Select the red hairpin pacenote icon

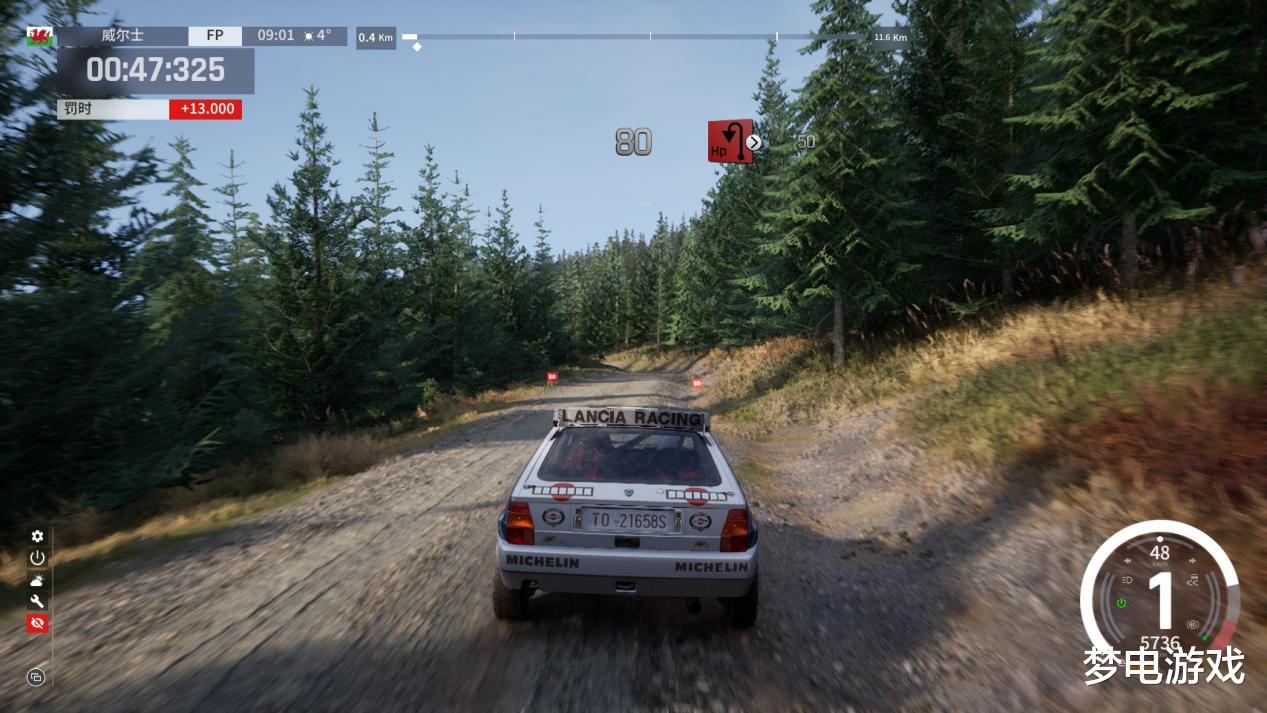coord(729,141)
